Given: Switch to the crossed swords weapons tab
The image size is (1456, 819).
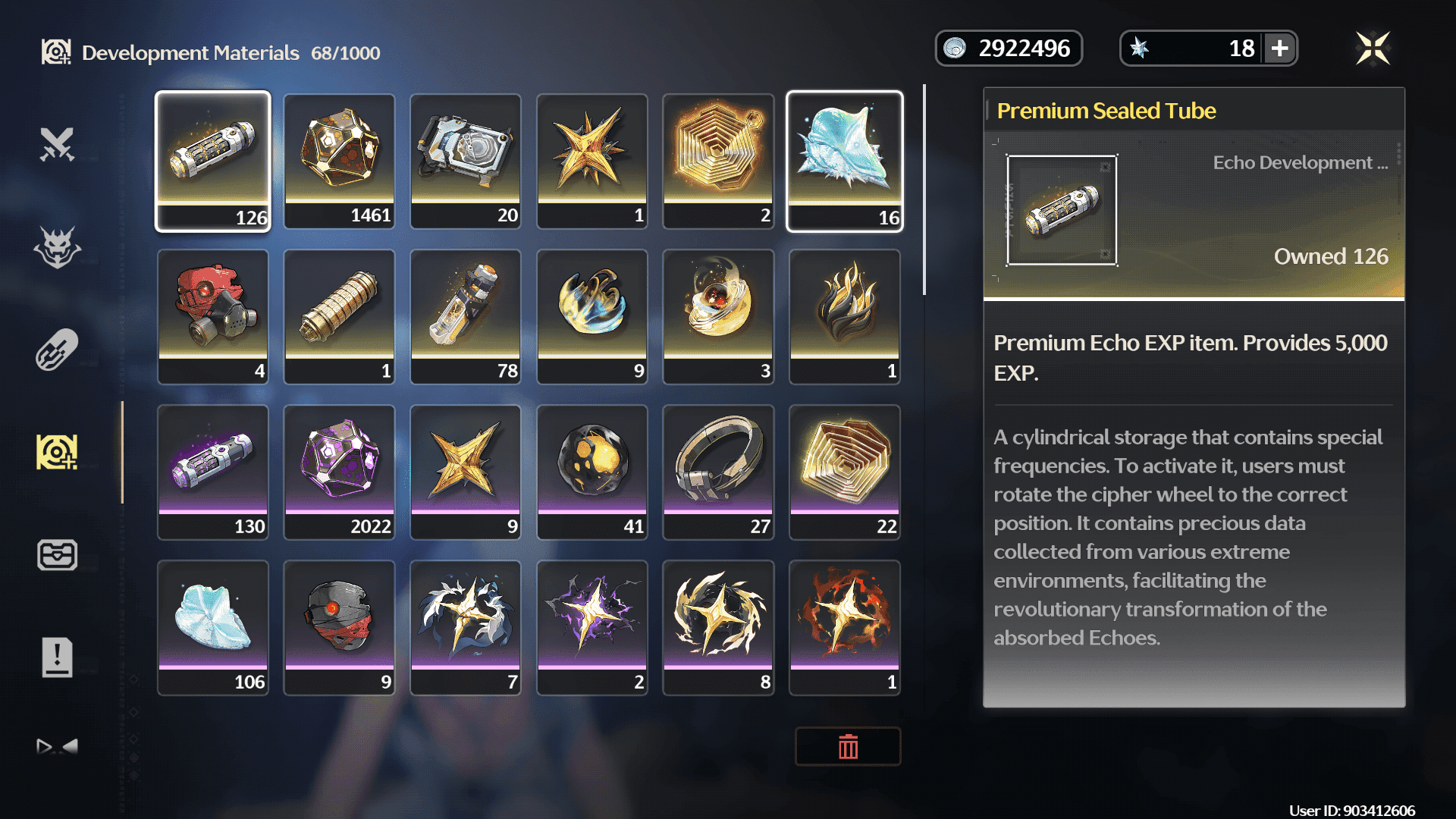Looking at the screenshot, I should [58, 144].
